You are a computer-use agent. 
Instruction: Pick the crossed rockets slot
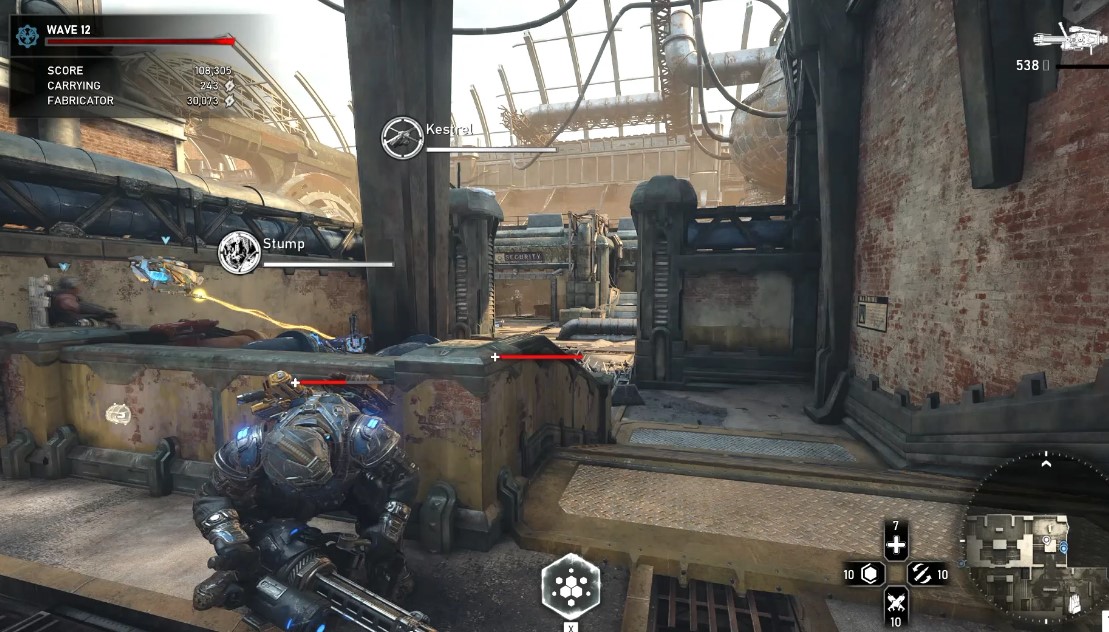pyautogui.click(x=896, y=602)
